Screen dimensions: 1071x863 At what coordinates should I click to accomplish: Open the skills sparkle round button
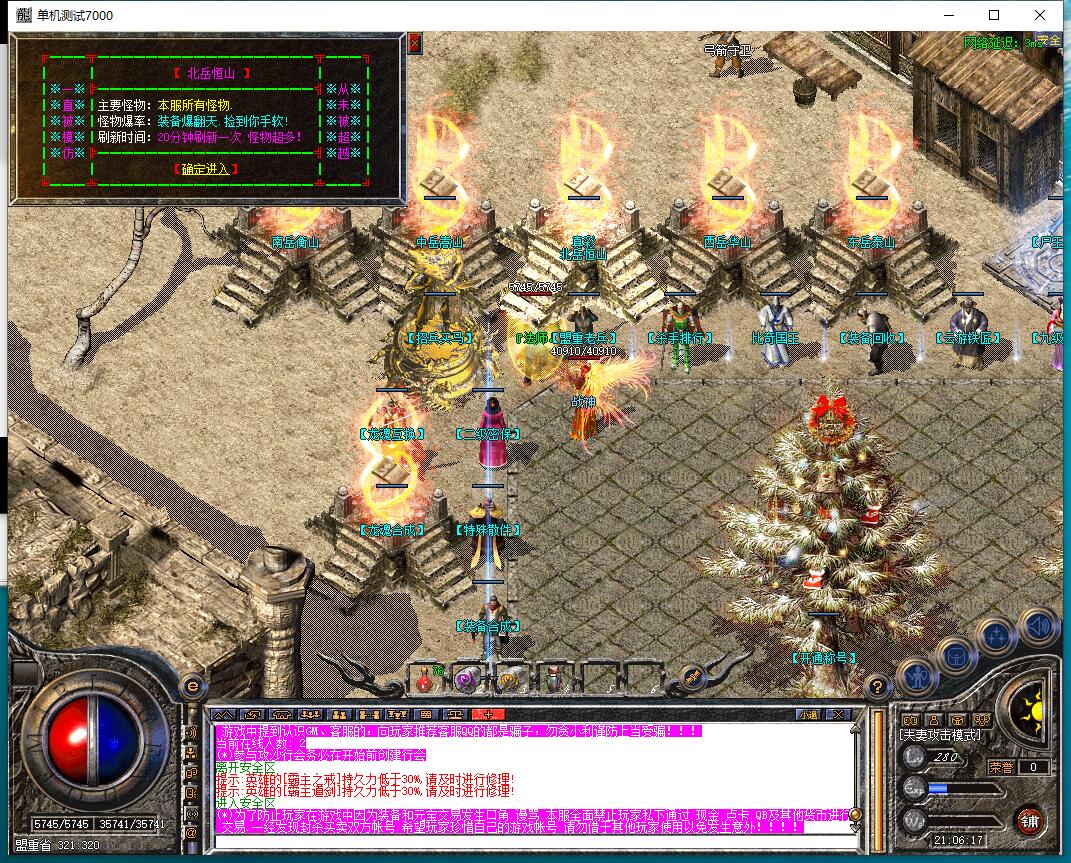(x=997, y=635)
